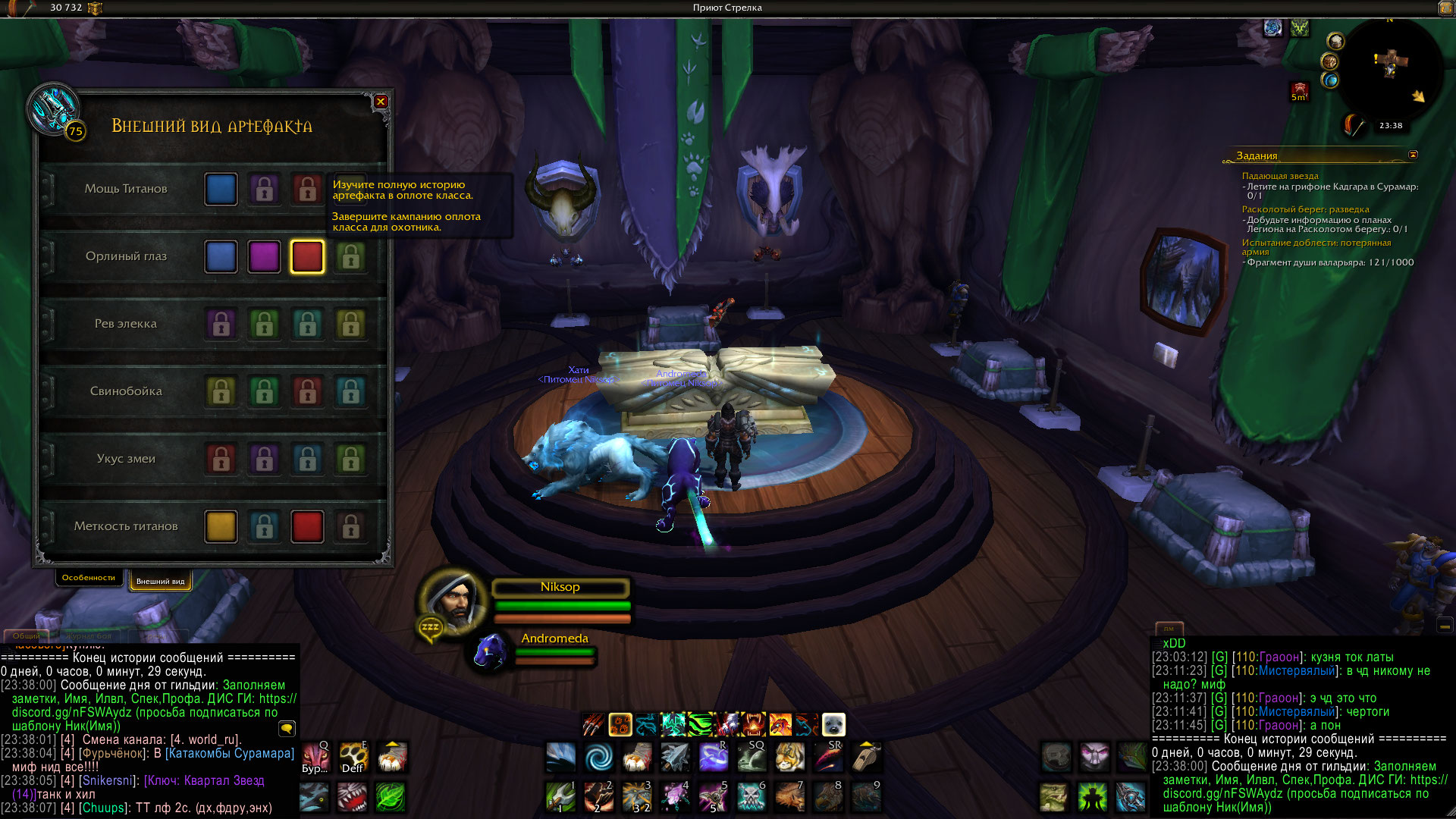Screen dimensions: 1456x819
Task: Open the world map globe button
Action: tap(1330, 80)
